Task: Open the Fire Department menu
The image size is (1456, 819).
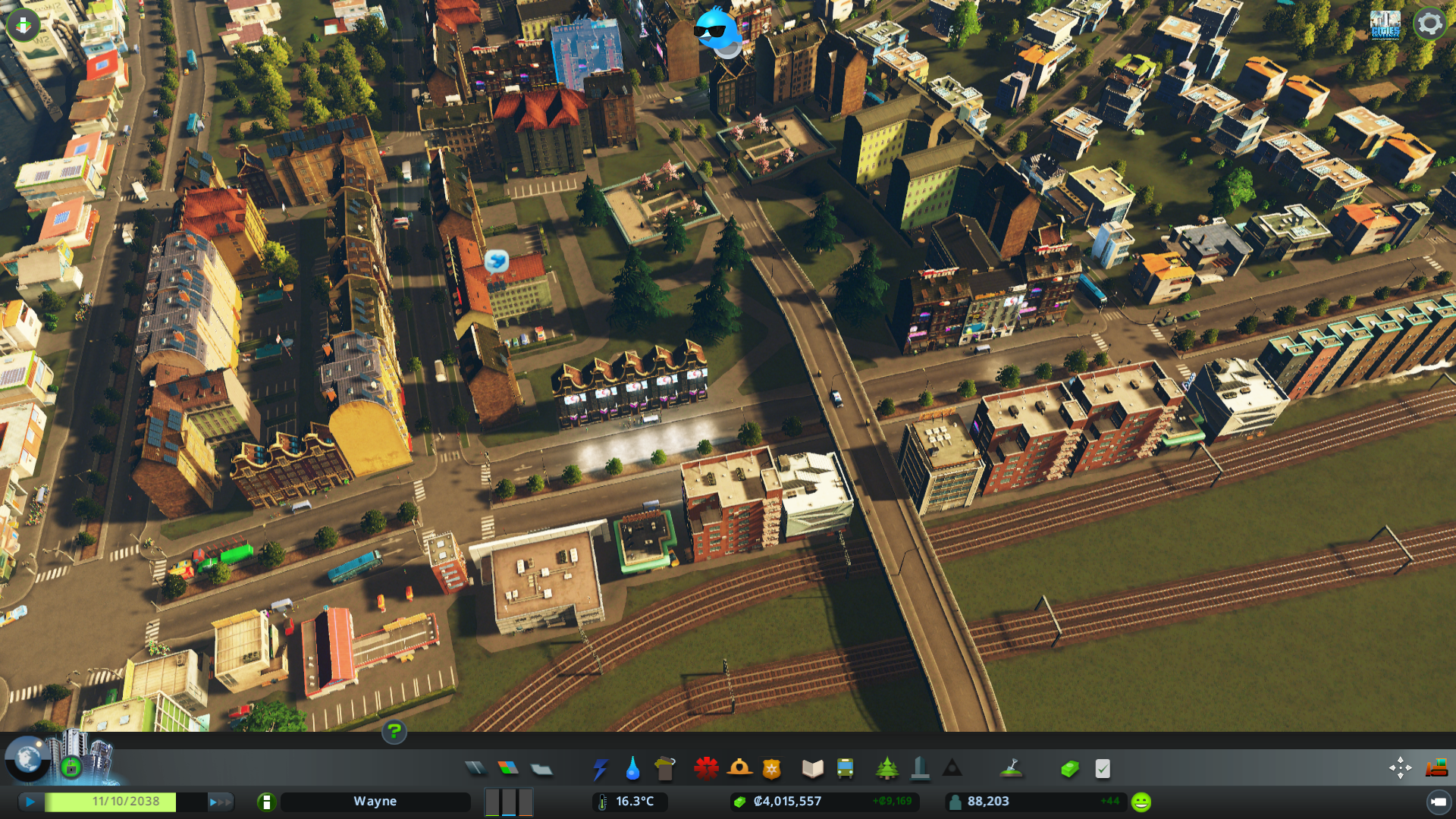Action: point(740,768)
